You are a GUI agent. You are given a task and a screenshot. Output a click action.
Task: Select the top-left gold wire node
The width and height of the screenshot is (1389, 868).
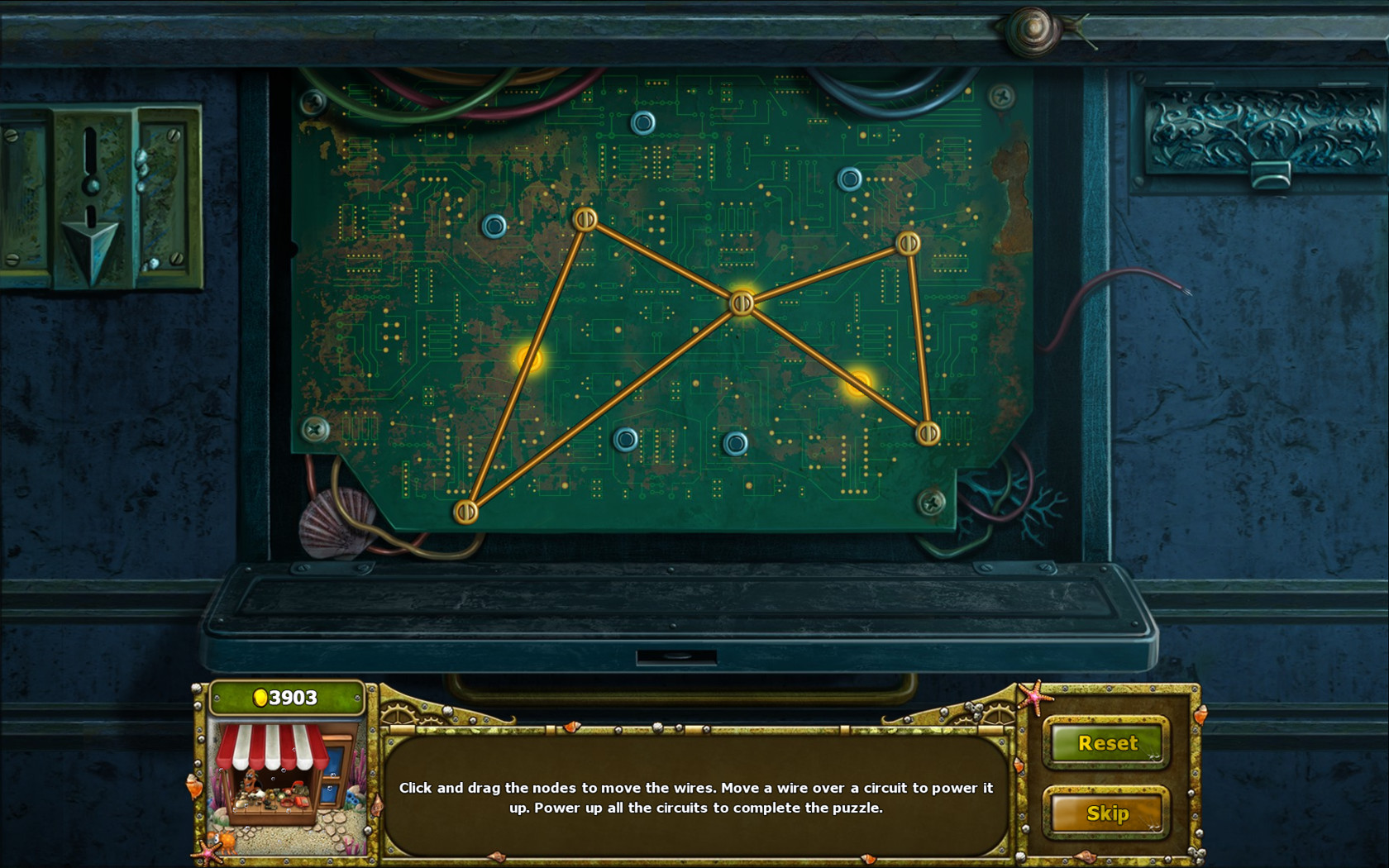586,220
